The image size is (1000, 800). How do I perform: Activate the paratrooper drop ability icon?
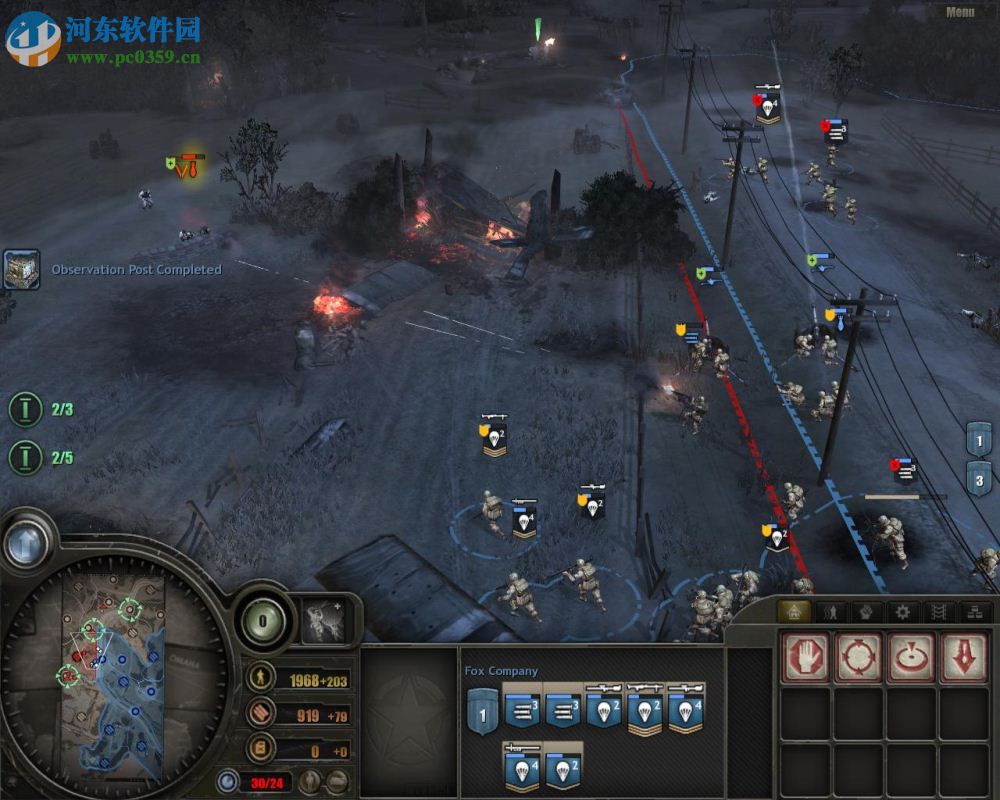[x=324, y=621]
